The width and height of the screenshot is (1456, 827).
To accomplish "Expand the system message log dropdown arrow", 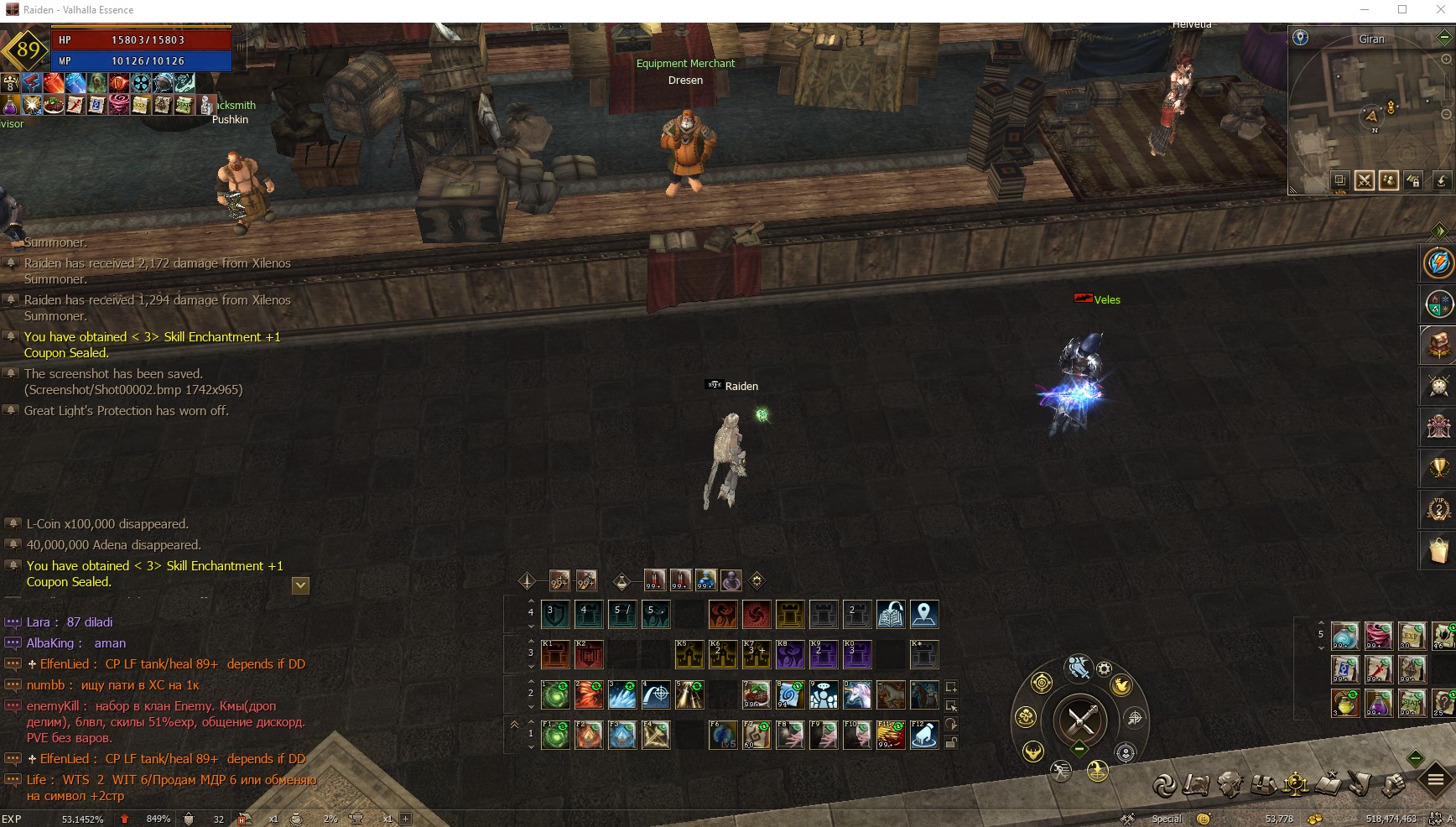I will point(300,585).
